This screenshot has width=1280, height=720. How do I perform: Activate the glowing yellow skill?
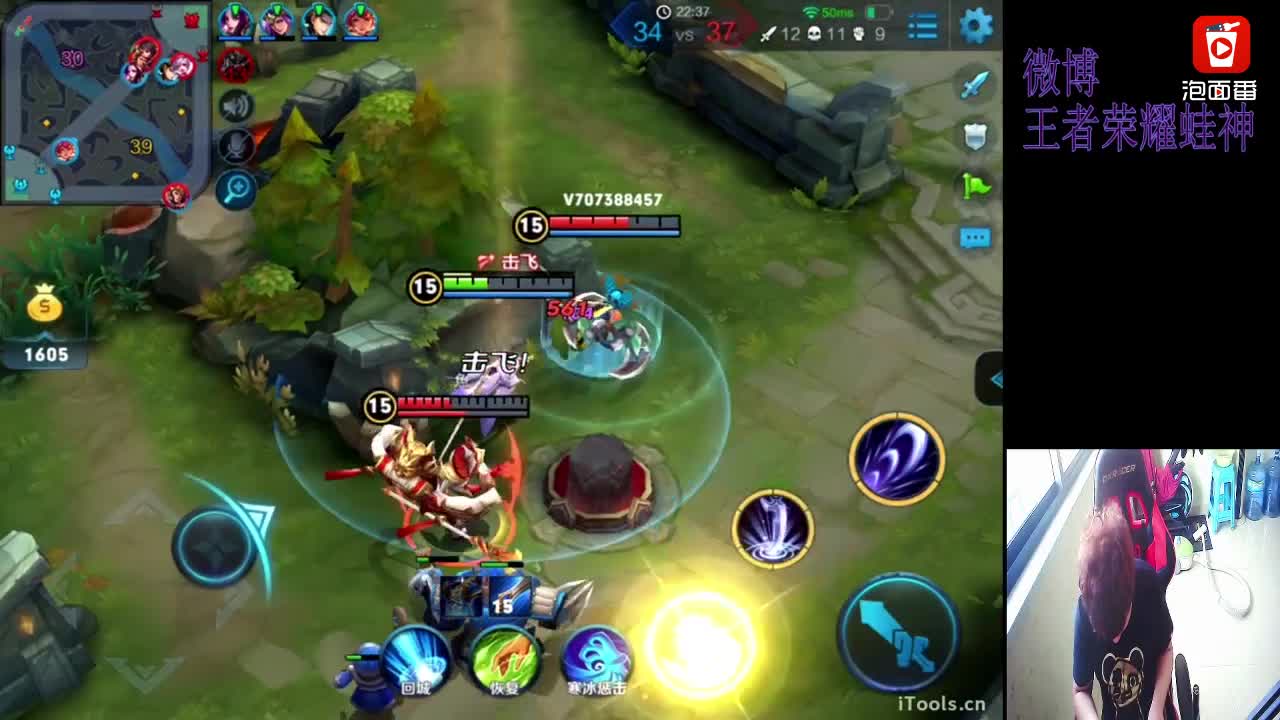pyautogui.click(x=702, y=645)
